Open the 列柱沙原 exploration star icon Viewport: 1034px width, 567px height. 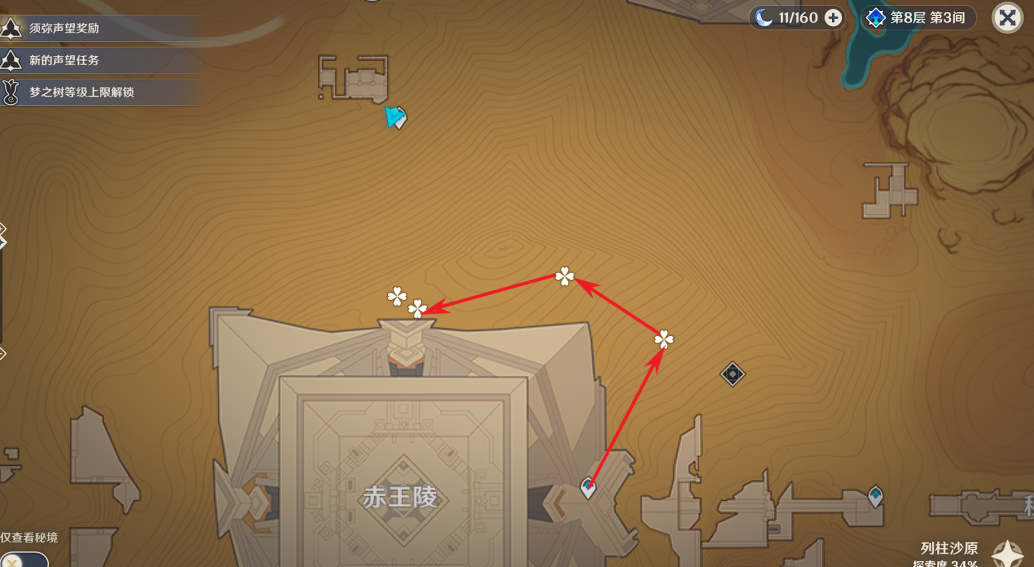coord(1006,553)
